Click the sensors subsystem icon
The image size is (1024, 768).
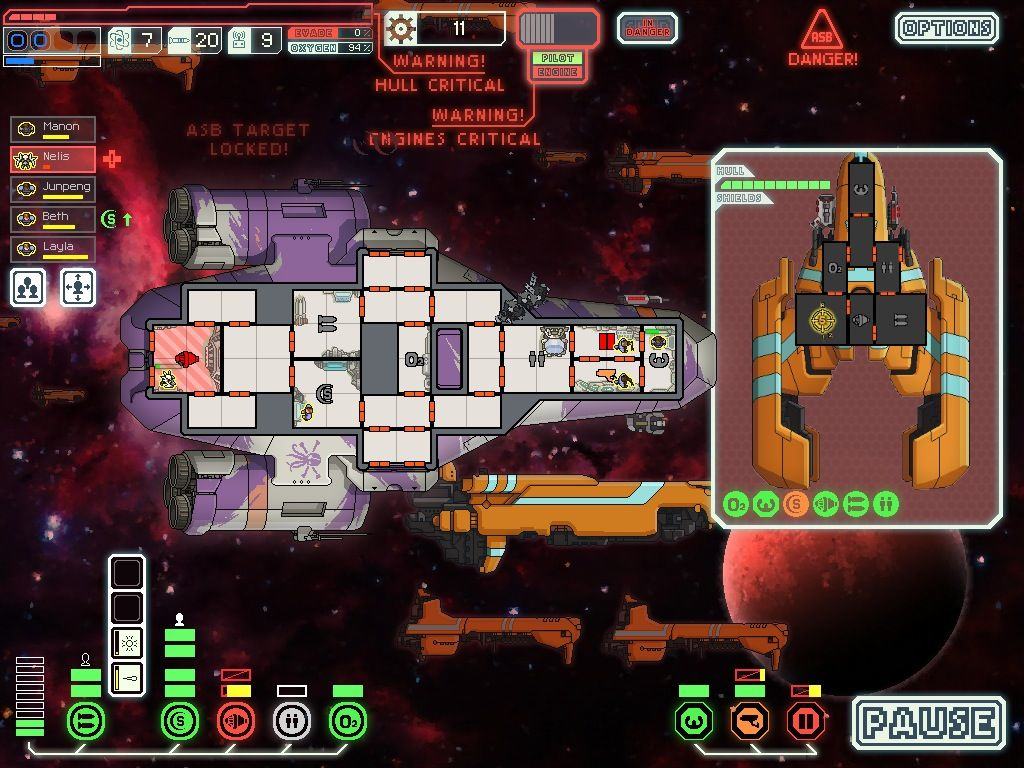click(749, 721)
